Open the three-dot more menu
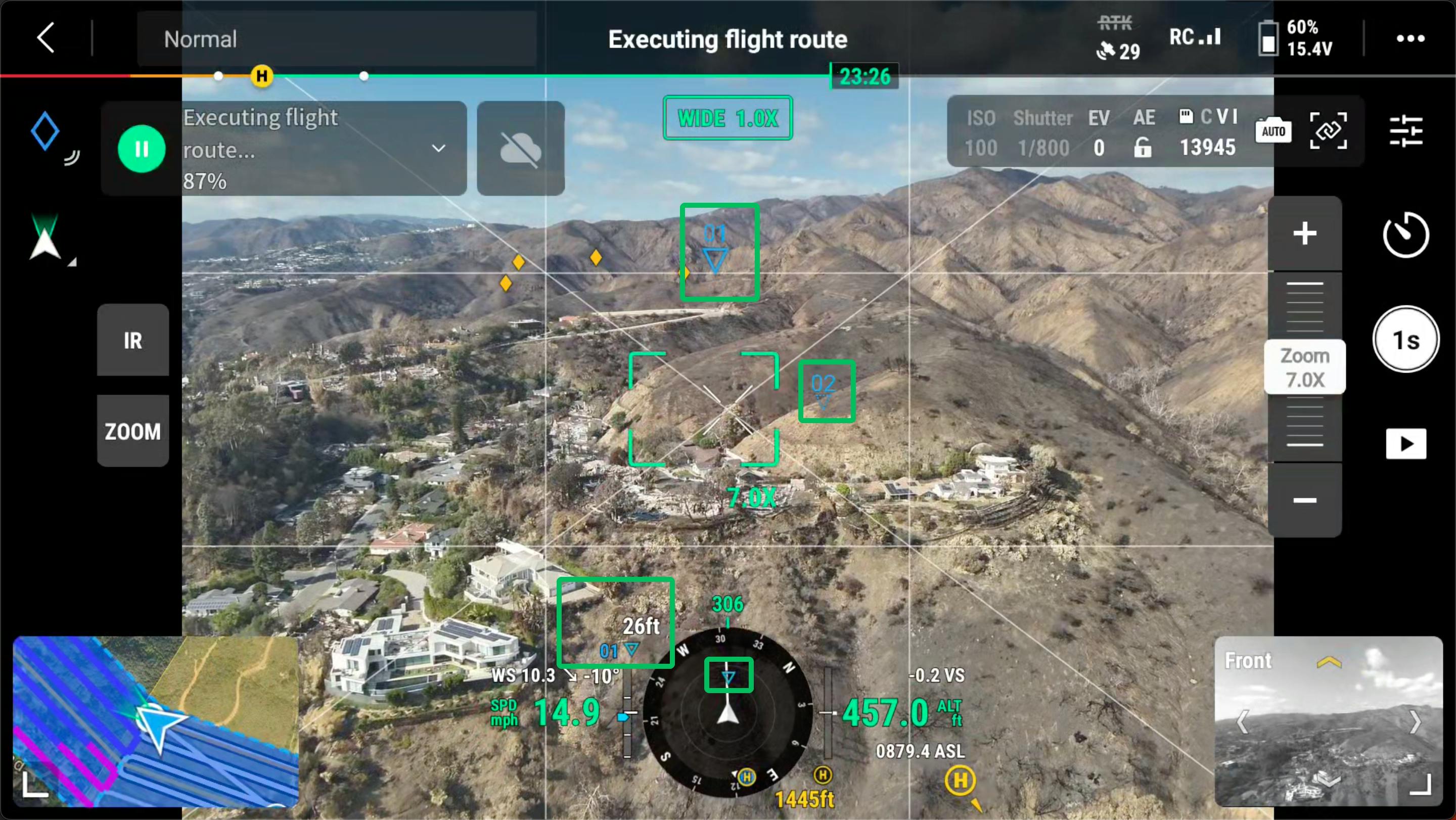Screen dimensions: 1456x820 pos(1410,38)
